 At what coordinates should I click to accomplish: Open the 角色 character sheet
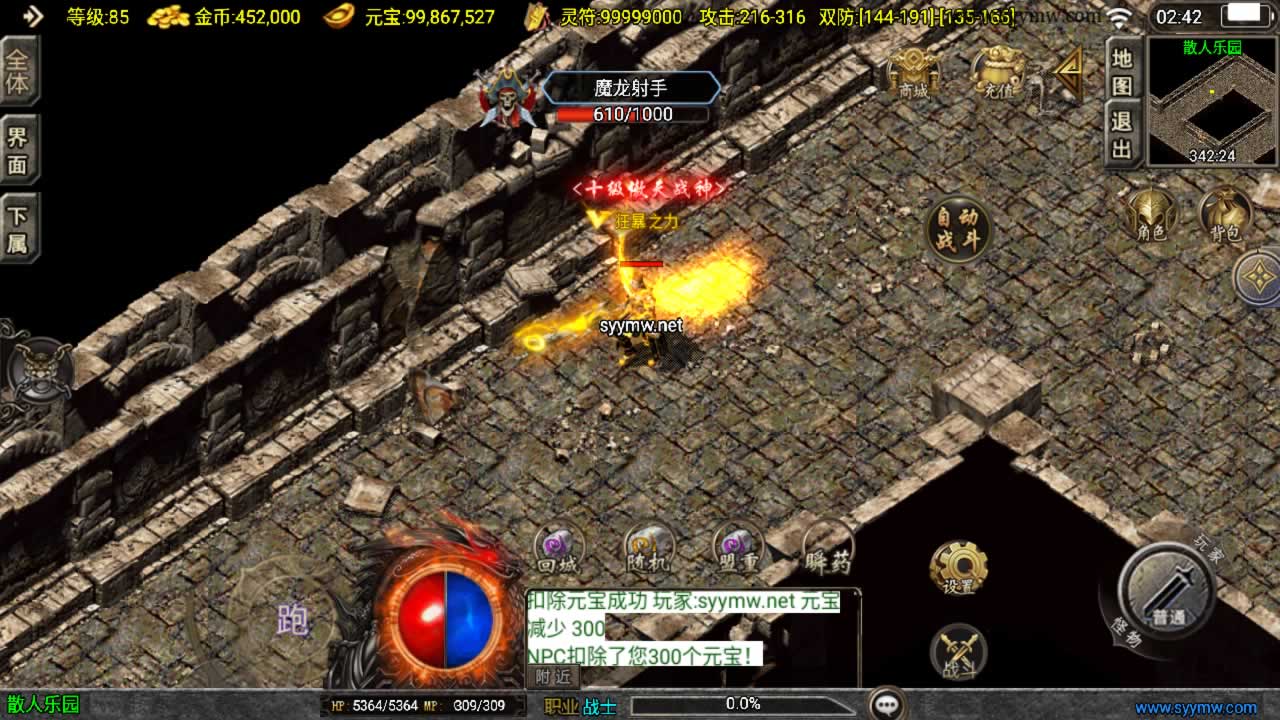point(1152,215)
